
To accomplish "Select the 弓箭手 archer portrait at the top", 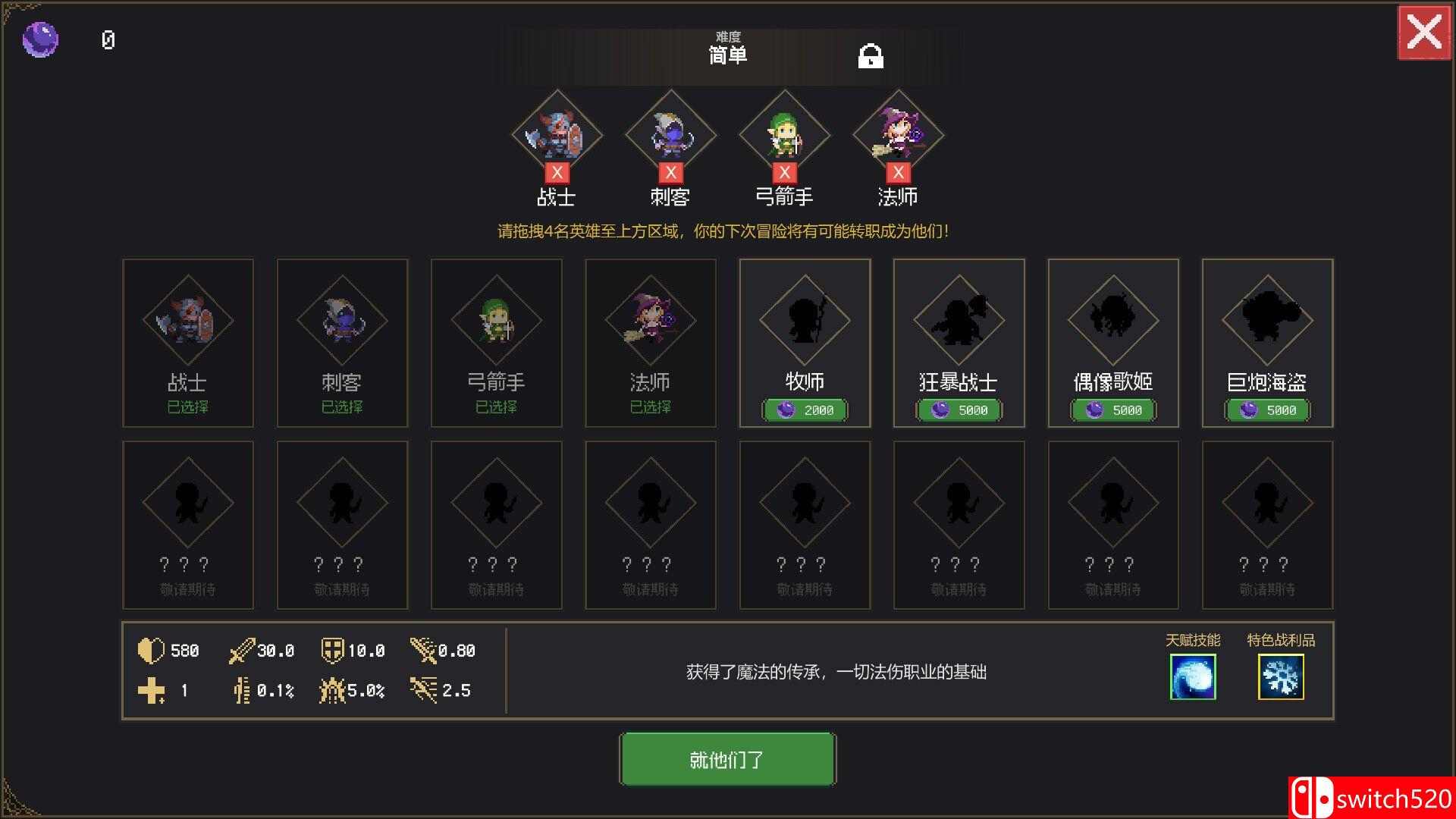I will [785, 133].
